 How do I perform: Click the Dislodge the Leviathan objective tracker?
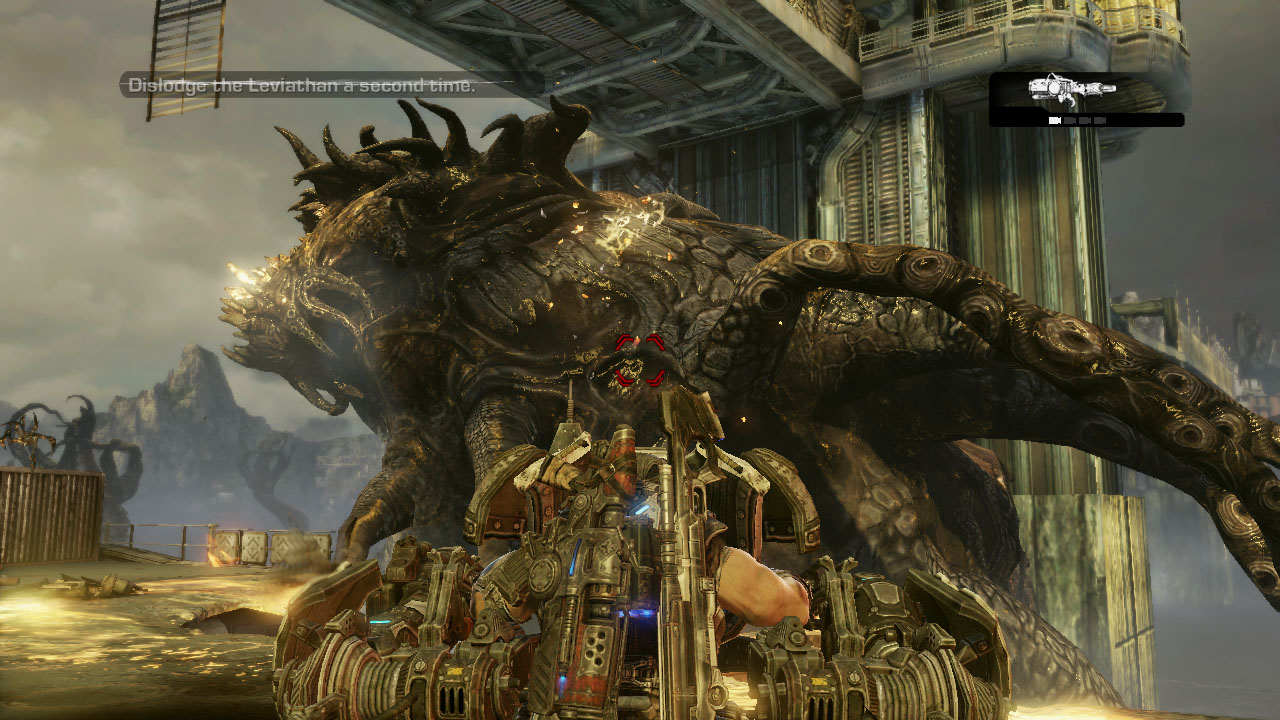tap(301, 86)
